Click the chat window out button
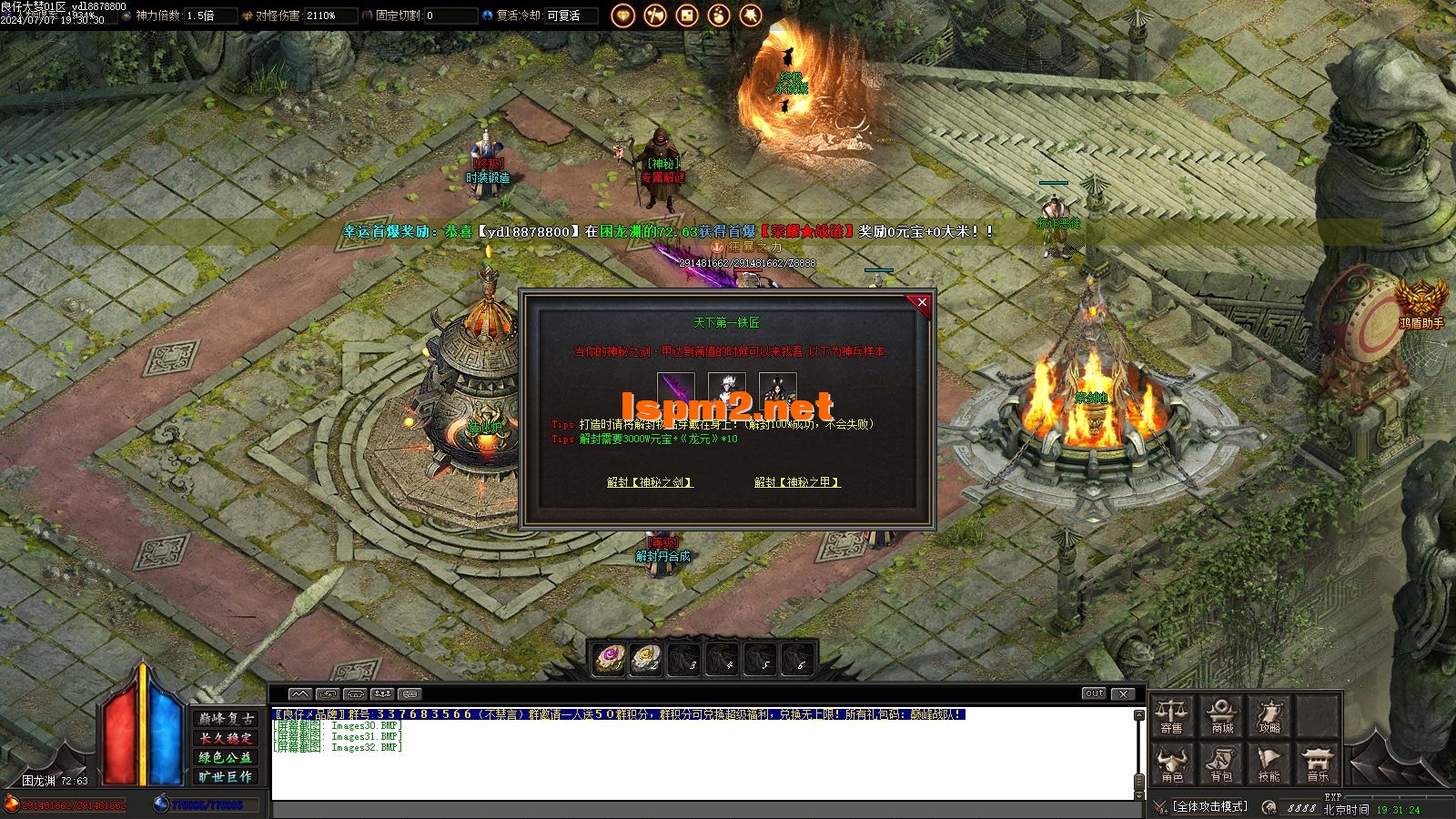The width and height of the screenshot is (1456, 819). [1095, 693]
